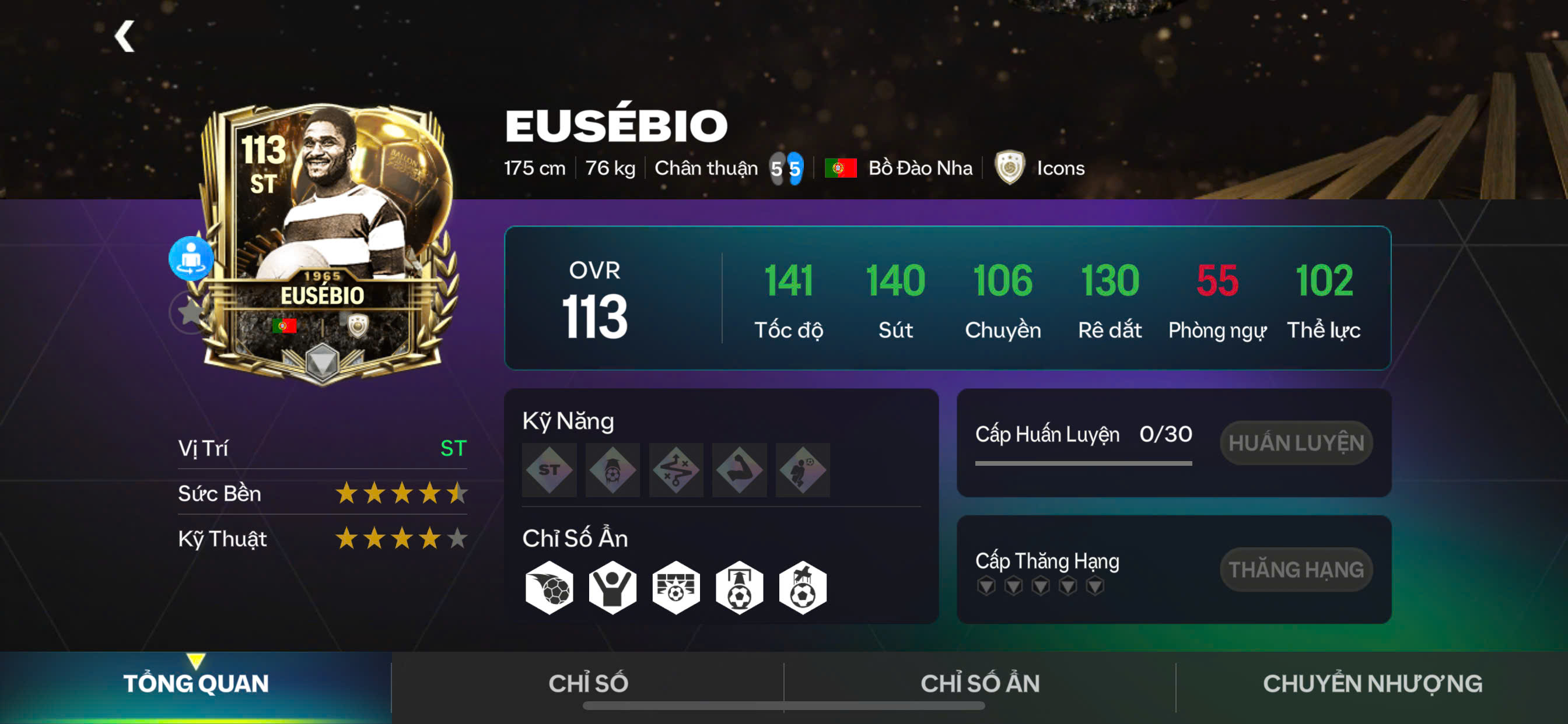View the flaming ball hidden trait
The height and width of the screenshot is (724, 1568).
pos(549,588)
